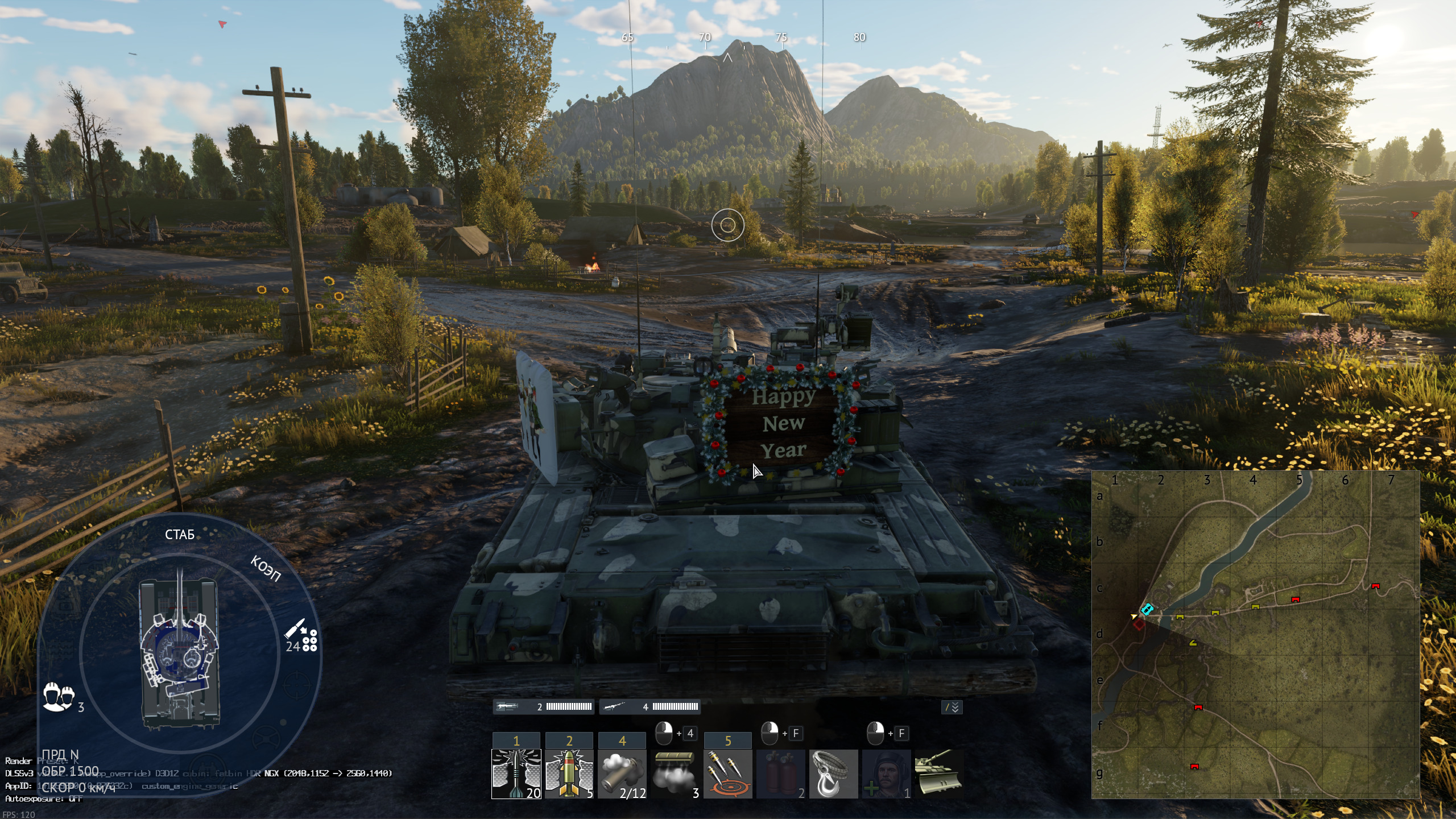
Task: Call in the artillery strike
Action: click(x=727, y=773)
